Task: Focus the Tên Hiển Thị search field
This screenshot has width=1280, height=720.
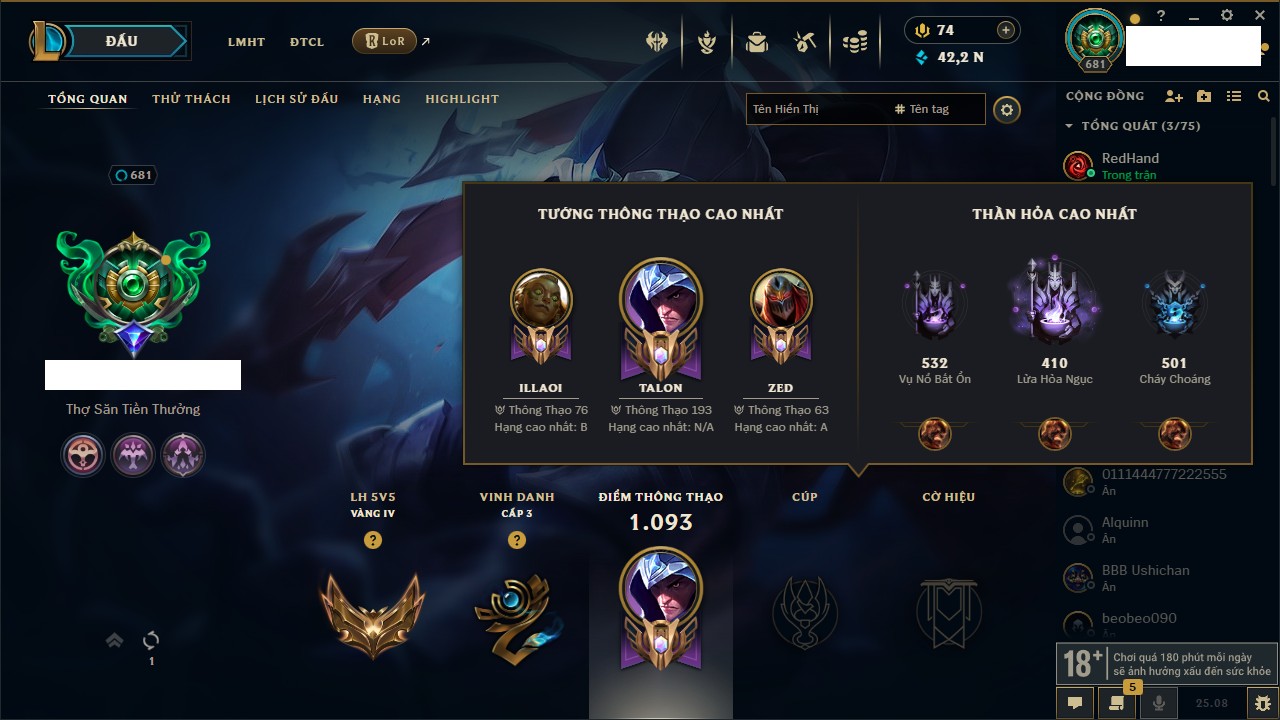Action: (816, 109)
